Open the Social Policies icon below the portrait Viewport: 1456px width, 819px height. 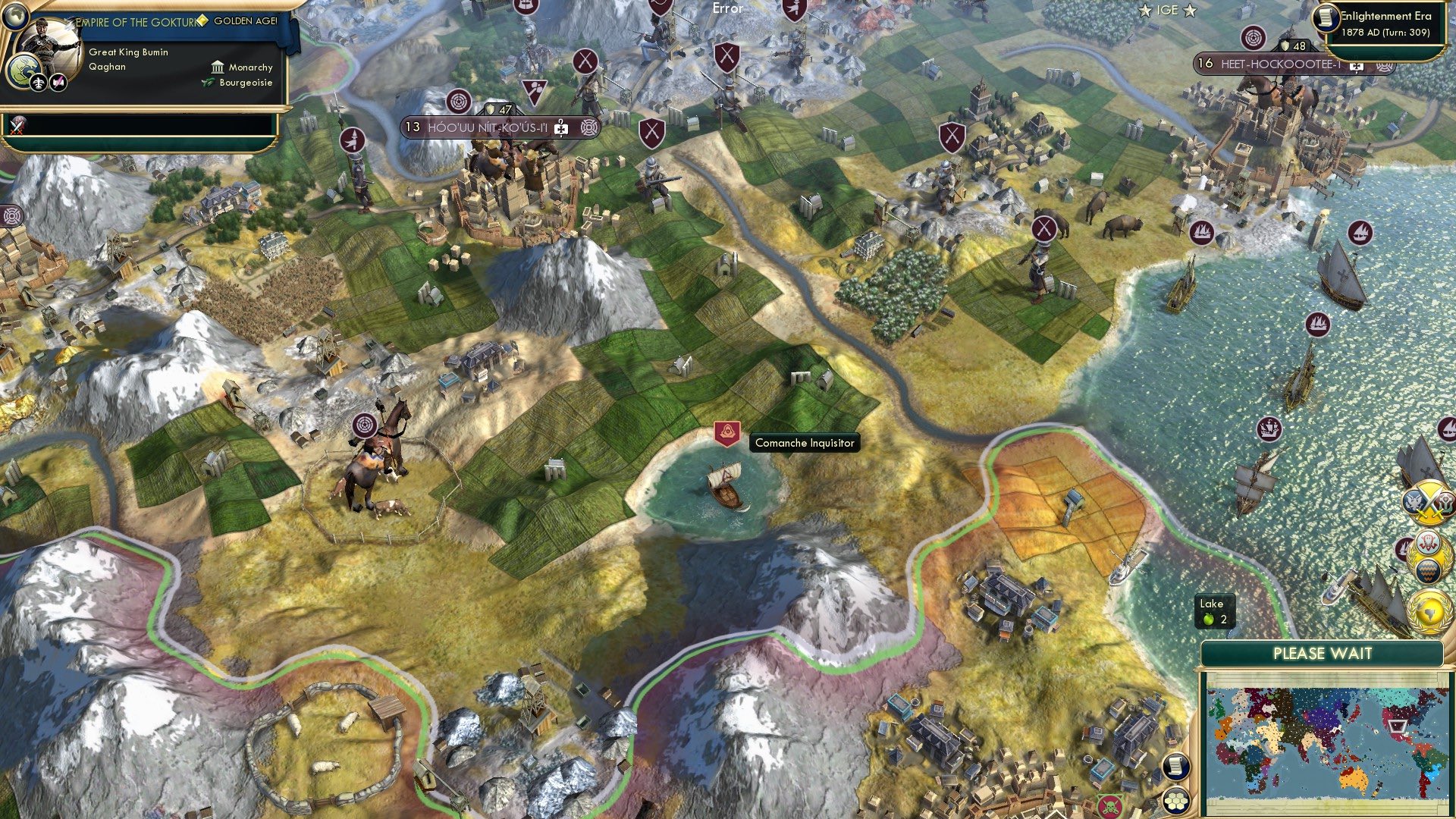[x=36, y=83]
